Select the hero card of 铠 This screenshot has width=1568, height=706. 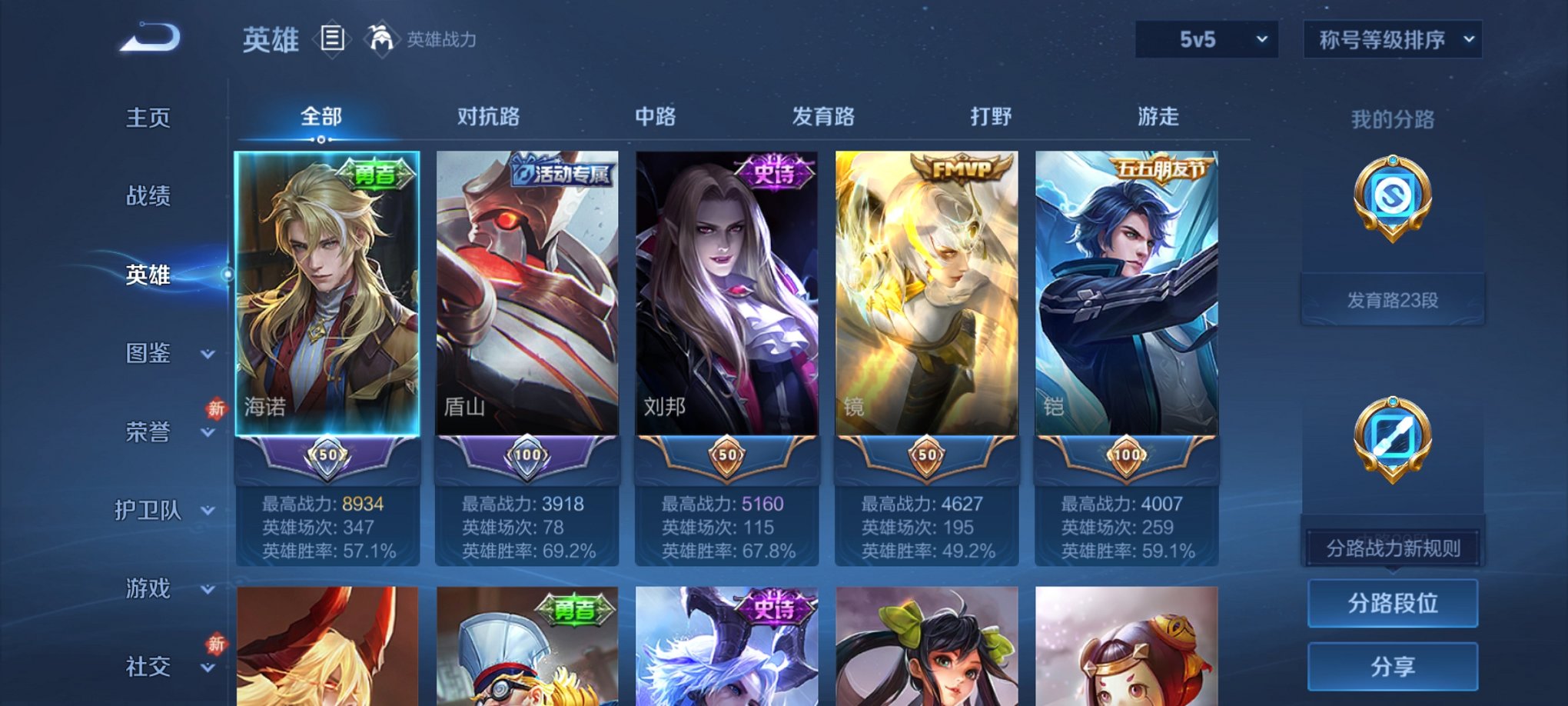(1126, 308)
